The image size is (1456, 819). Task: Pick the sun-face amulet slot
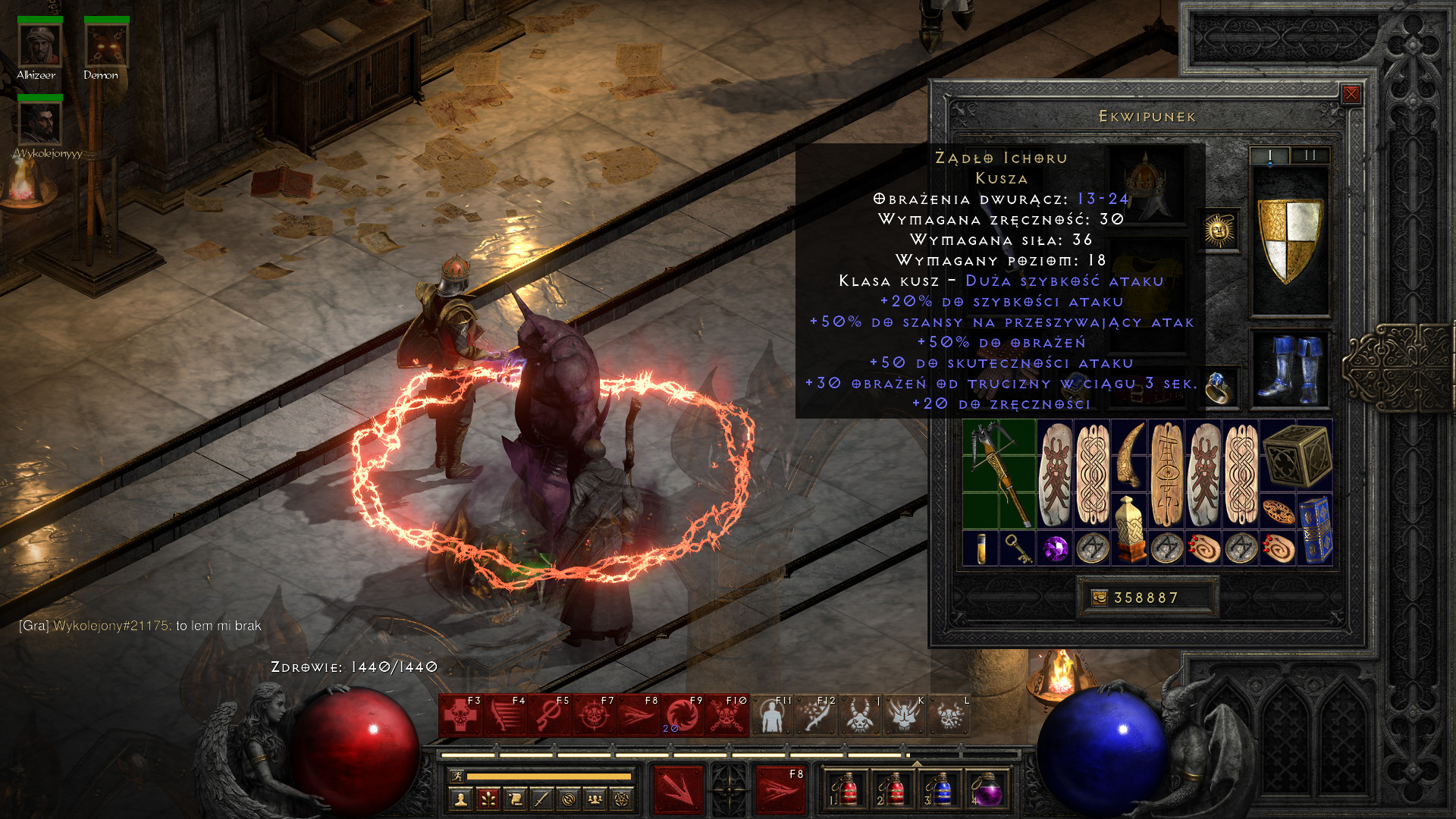point(1219,230)
